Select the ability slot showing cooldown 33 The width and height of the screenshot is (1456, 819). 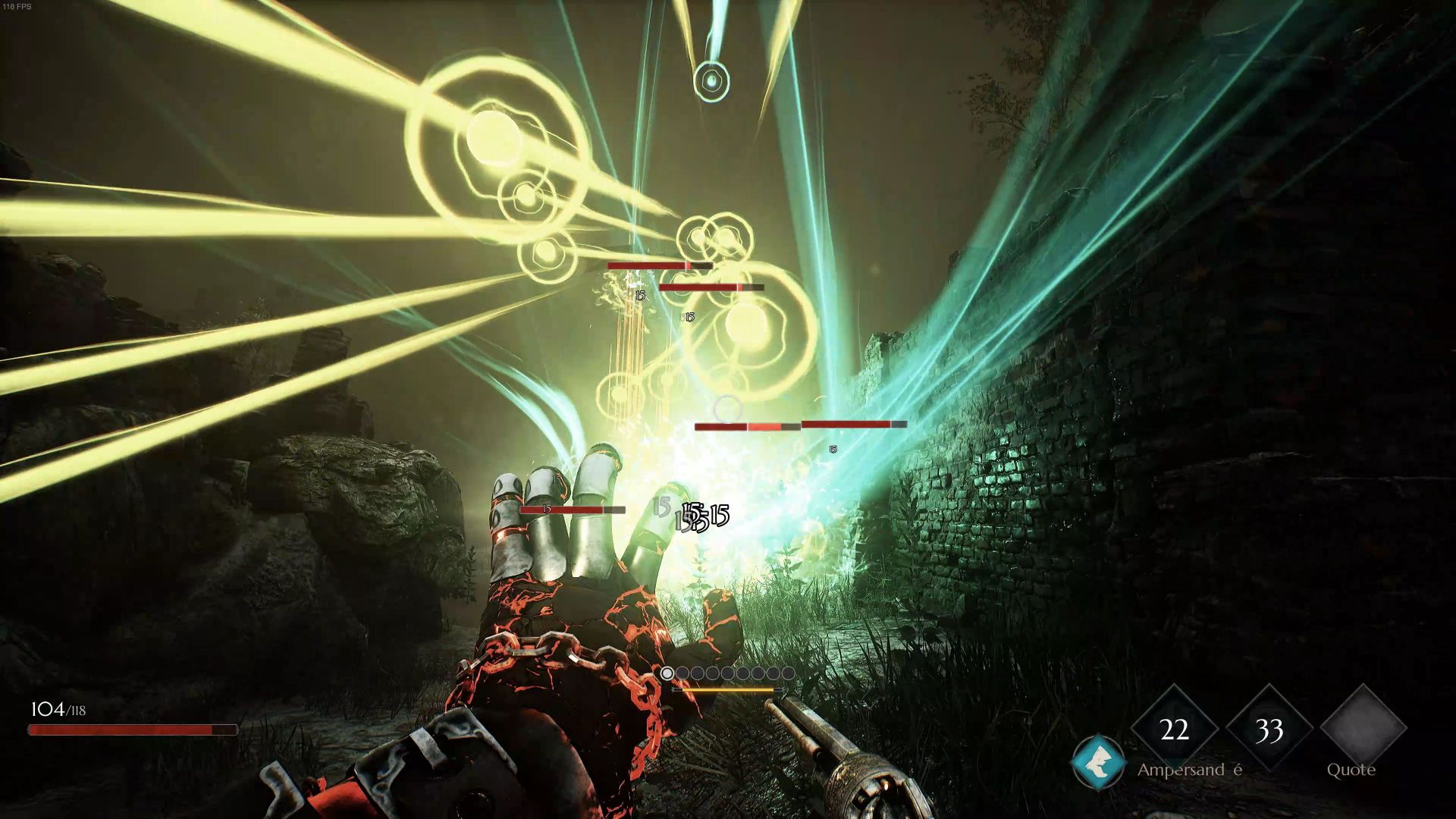click(x=1269, y=730)
